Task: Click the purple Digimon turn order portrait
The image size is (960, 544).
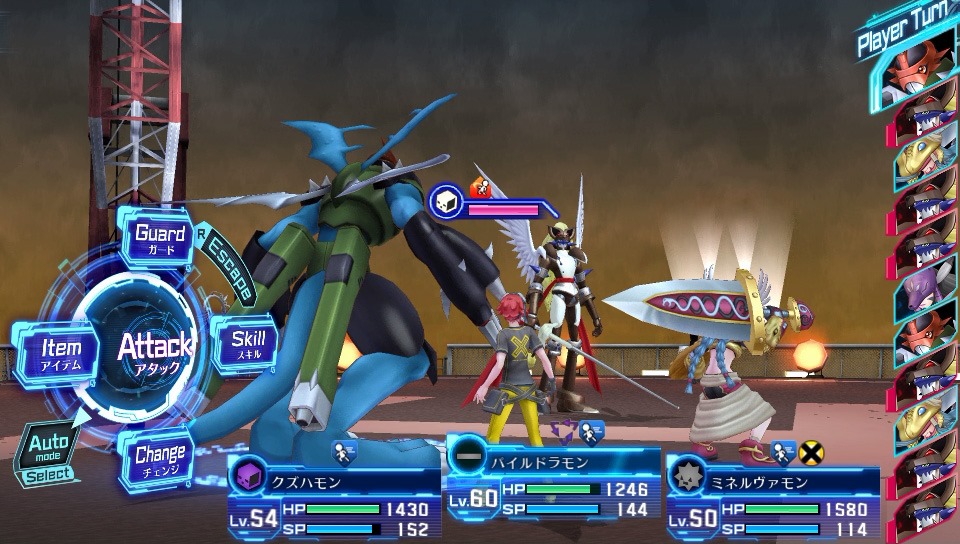Action: pyautogui.click(x=924, y=290)
